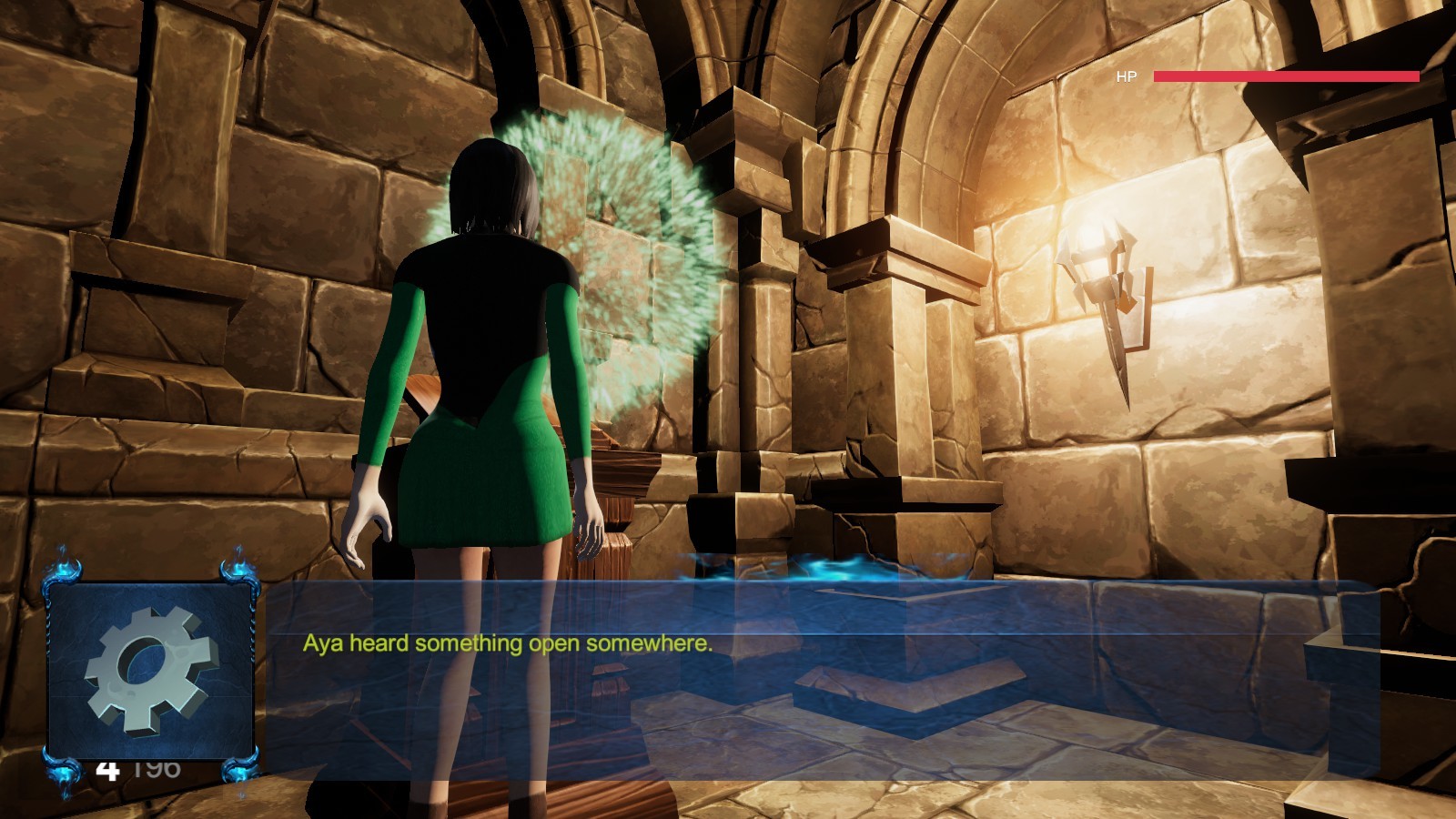The image size is (1456, 819).
Task: Click the dialogue text 'Aya heard something open somewhere'
Action: click(x=507, y=644)
